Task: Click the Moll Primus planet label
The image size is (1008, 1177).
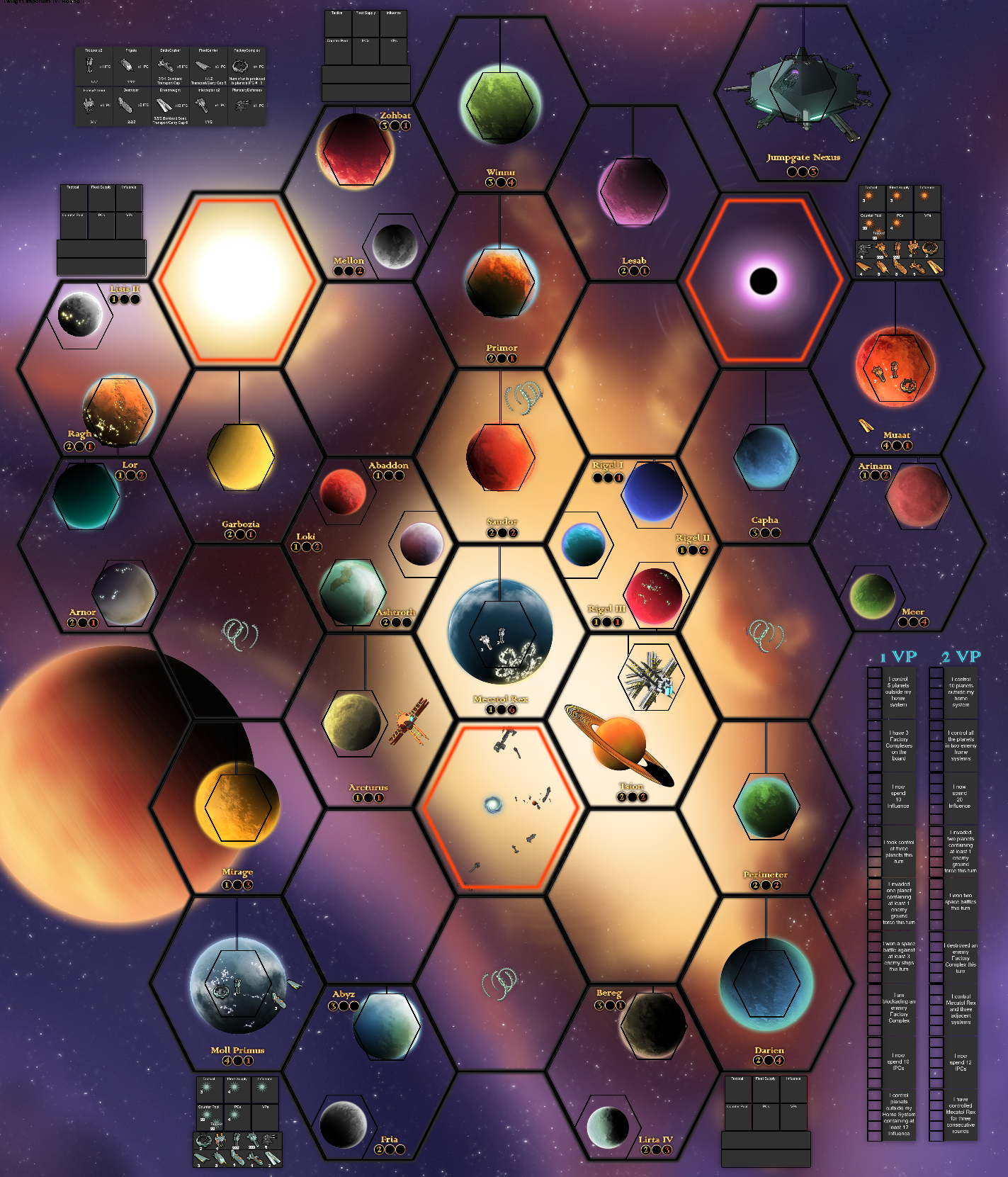Action: point(238,1051)
